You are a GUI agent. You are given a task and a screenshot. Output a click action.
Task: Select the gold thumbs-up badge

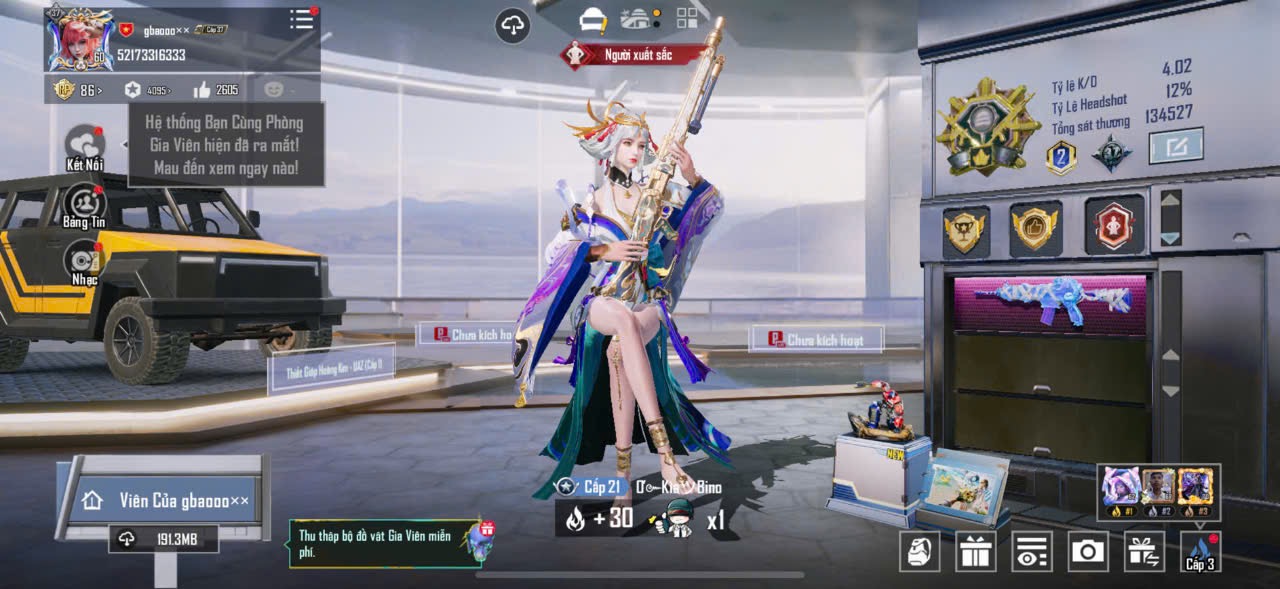tap(1035, 228)
